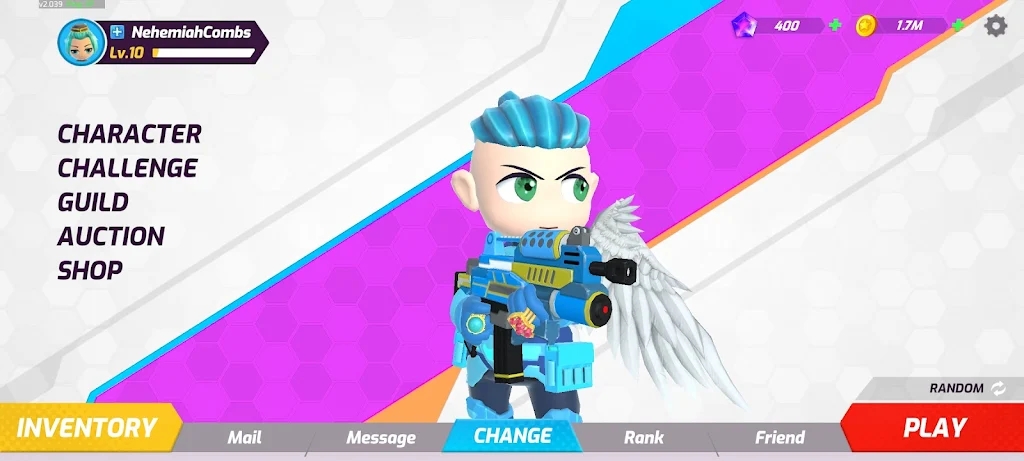This screenshot has height=461, width=1024.
Task: Open NehemiahCombs player avatar profile
Action: 80,41
